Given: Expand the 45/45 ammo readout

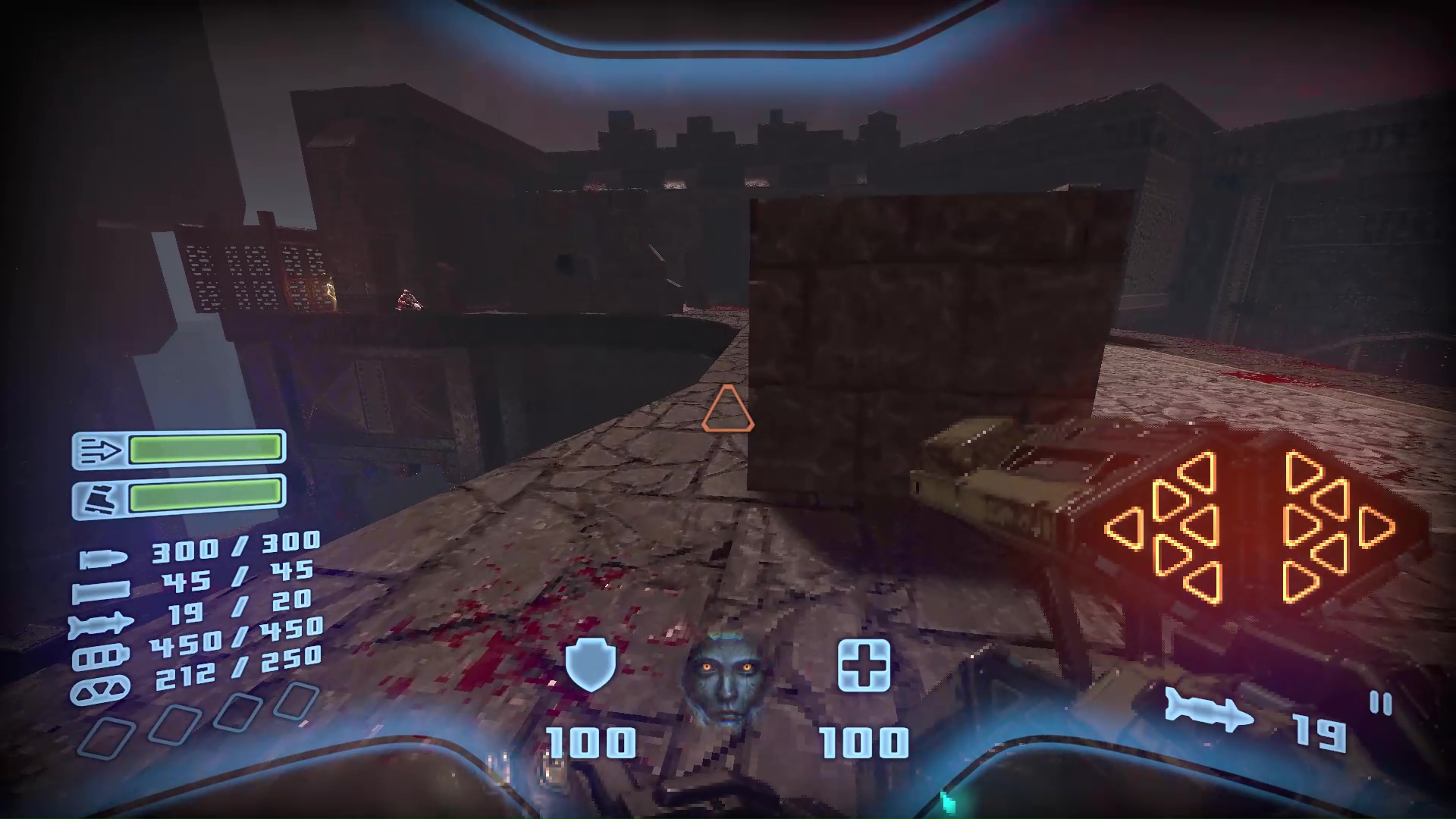Looking at the screenshot, I should coord(240,576).
